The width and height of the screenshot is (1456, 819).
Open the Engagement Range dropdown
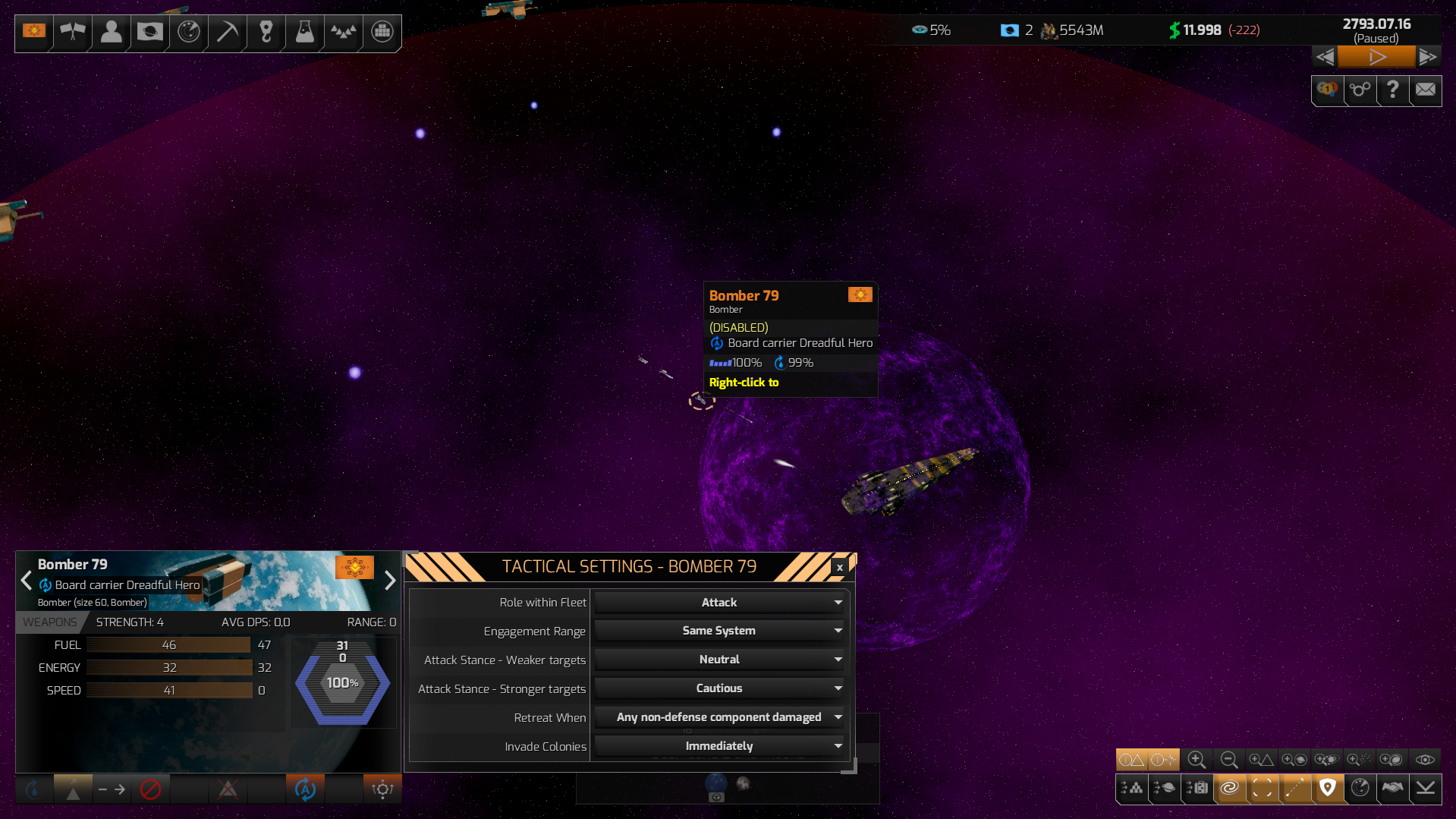pyautogui.click(x=719, y=630)
